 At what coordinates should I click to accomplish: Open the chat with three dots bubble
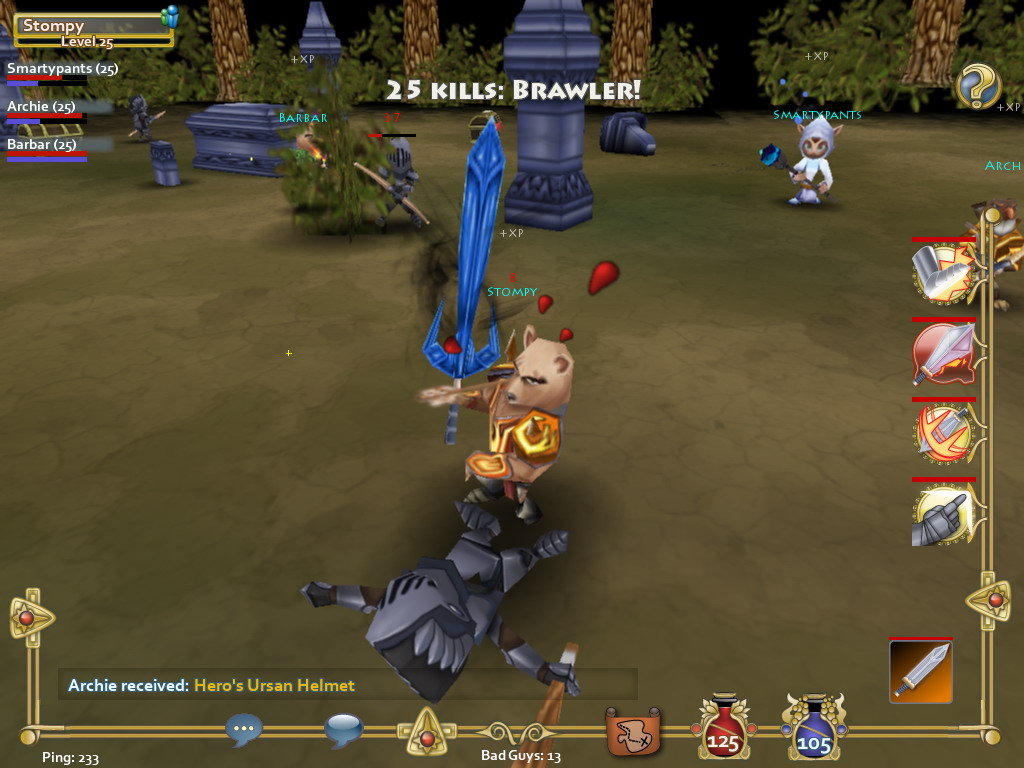pyautogui.click(x=244, y=730)
